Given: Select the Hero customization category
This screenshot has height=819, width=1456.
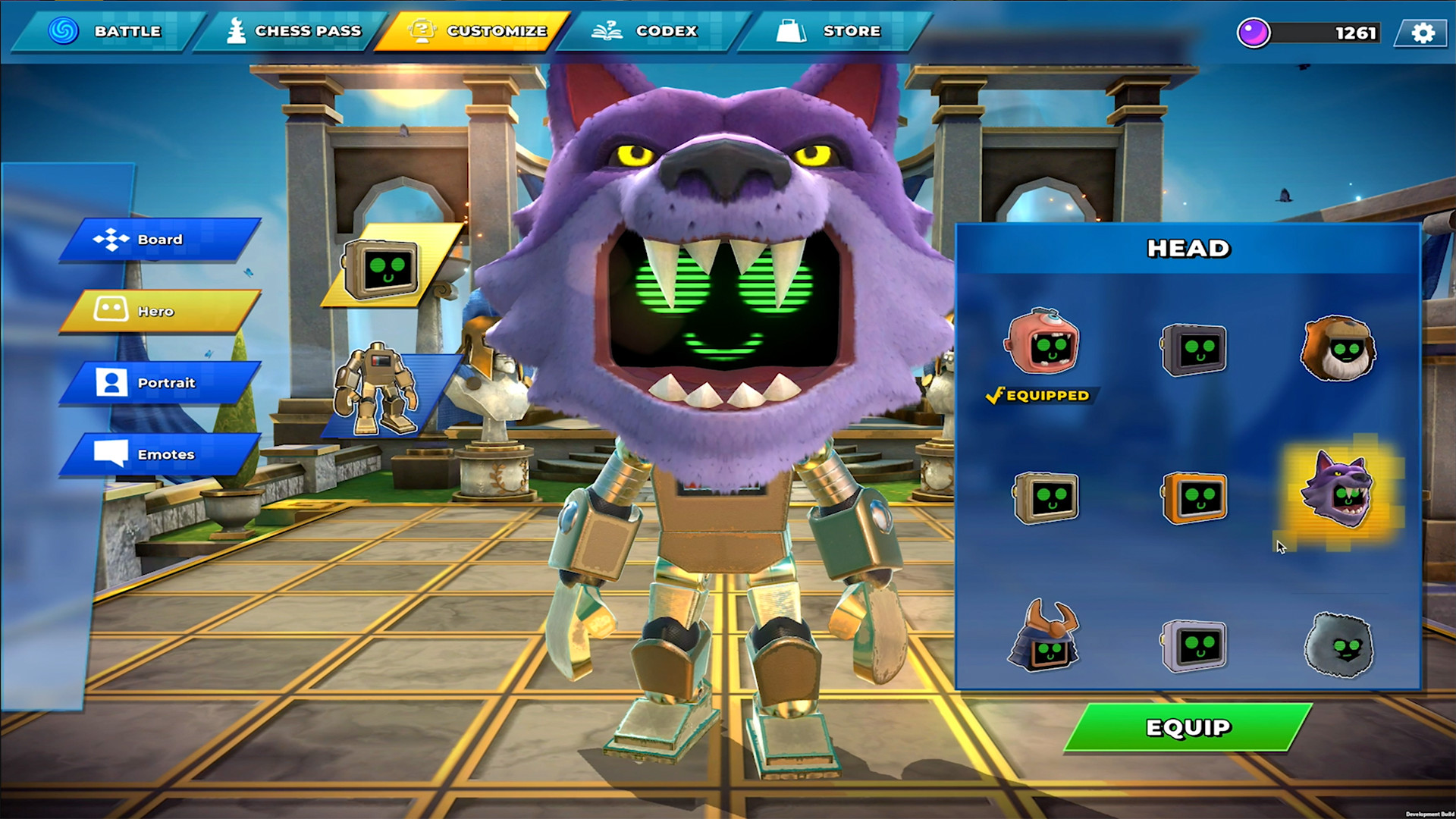Looking at the screenshot, I should [159, 311].
